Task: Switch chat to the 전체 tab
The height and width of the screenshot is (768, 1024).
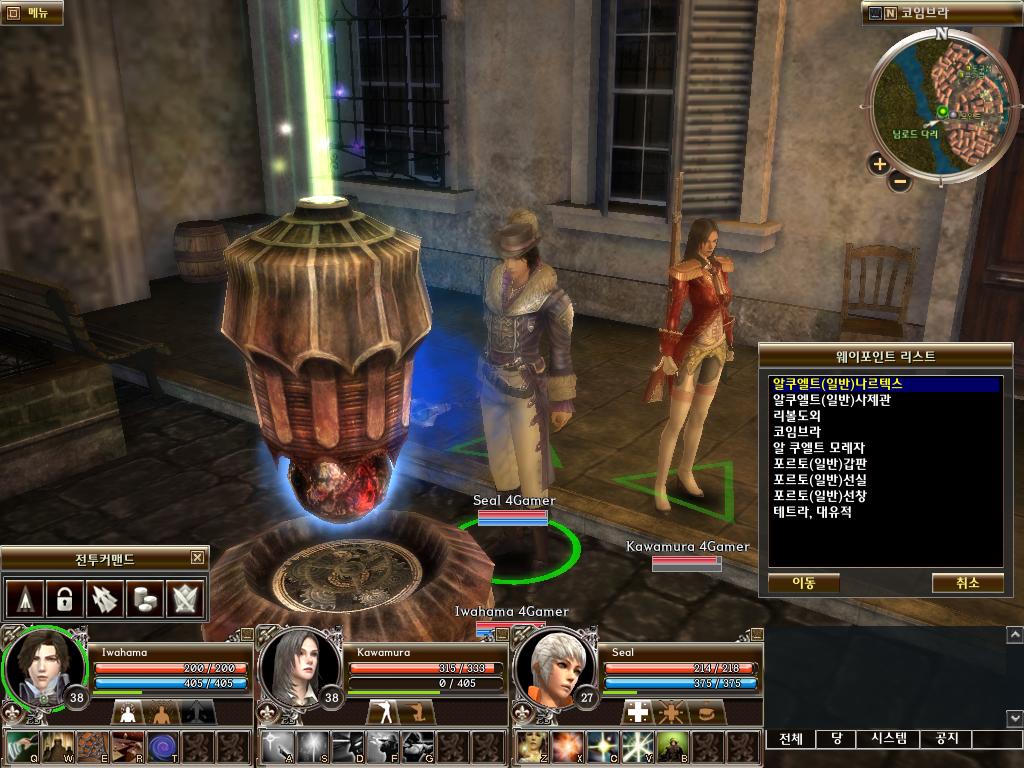Action: point(791,739)
